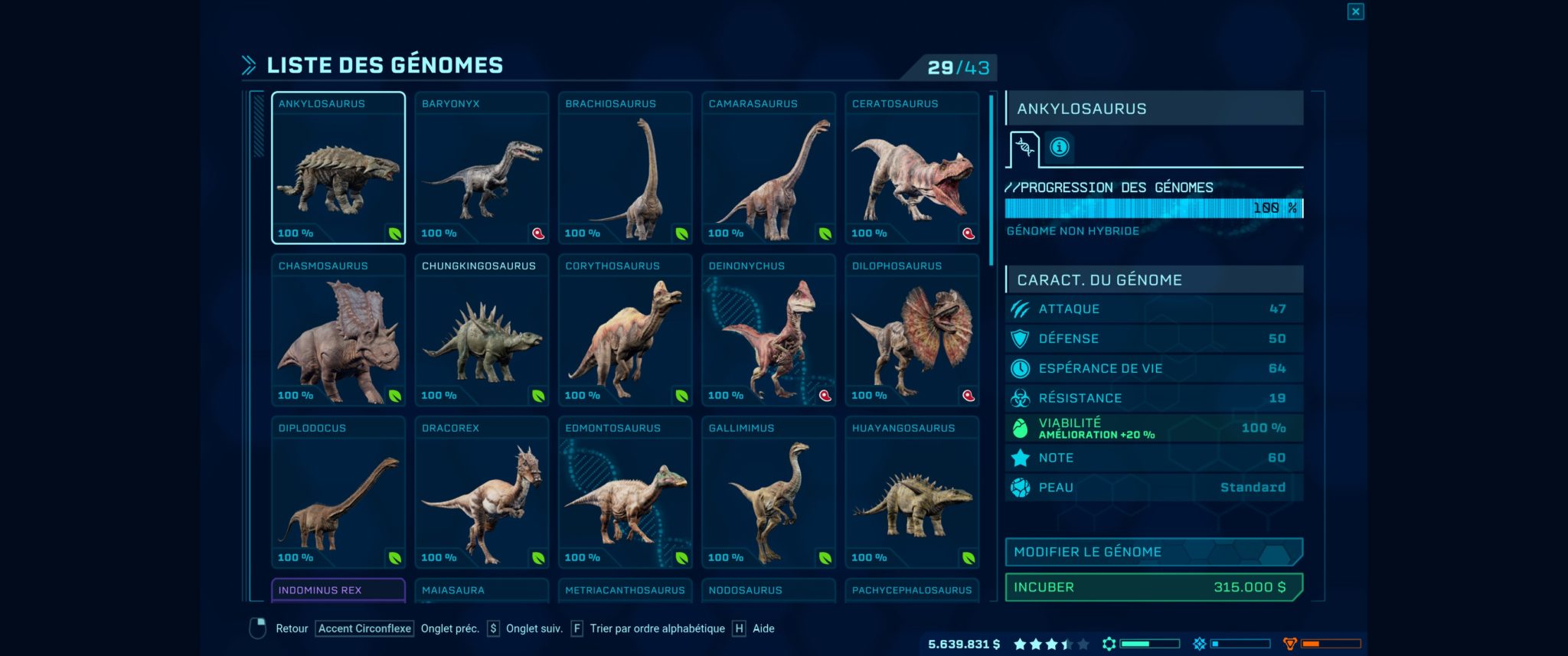Click the Résistance biohazard icon
This screenshot has width=1568, height=656.
pos(1020,398)
